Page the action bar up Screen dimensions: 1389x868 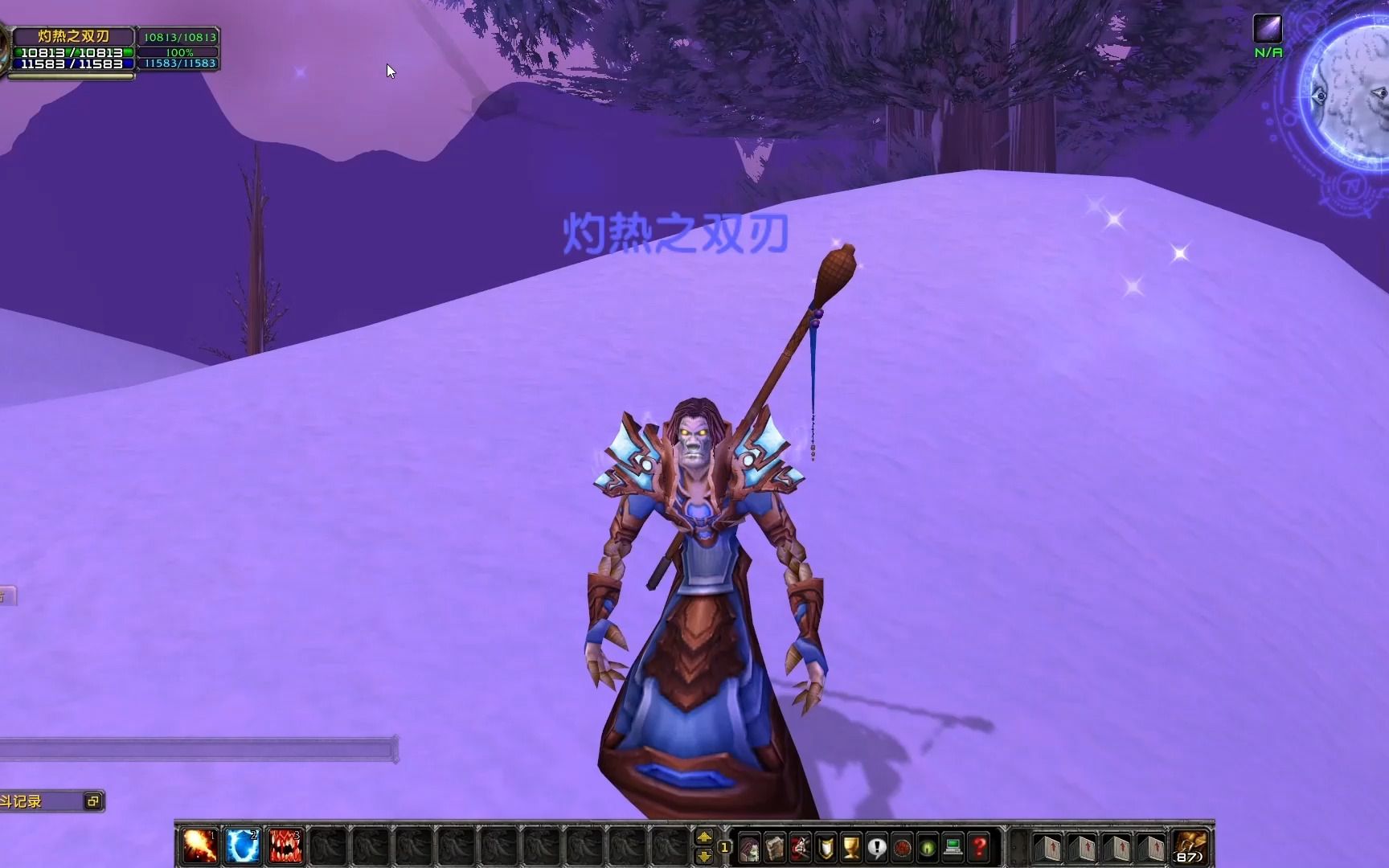tap(704, 837)
